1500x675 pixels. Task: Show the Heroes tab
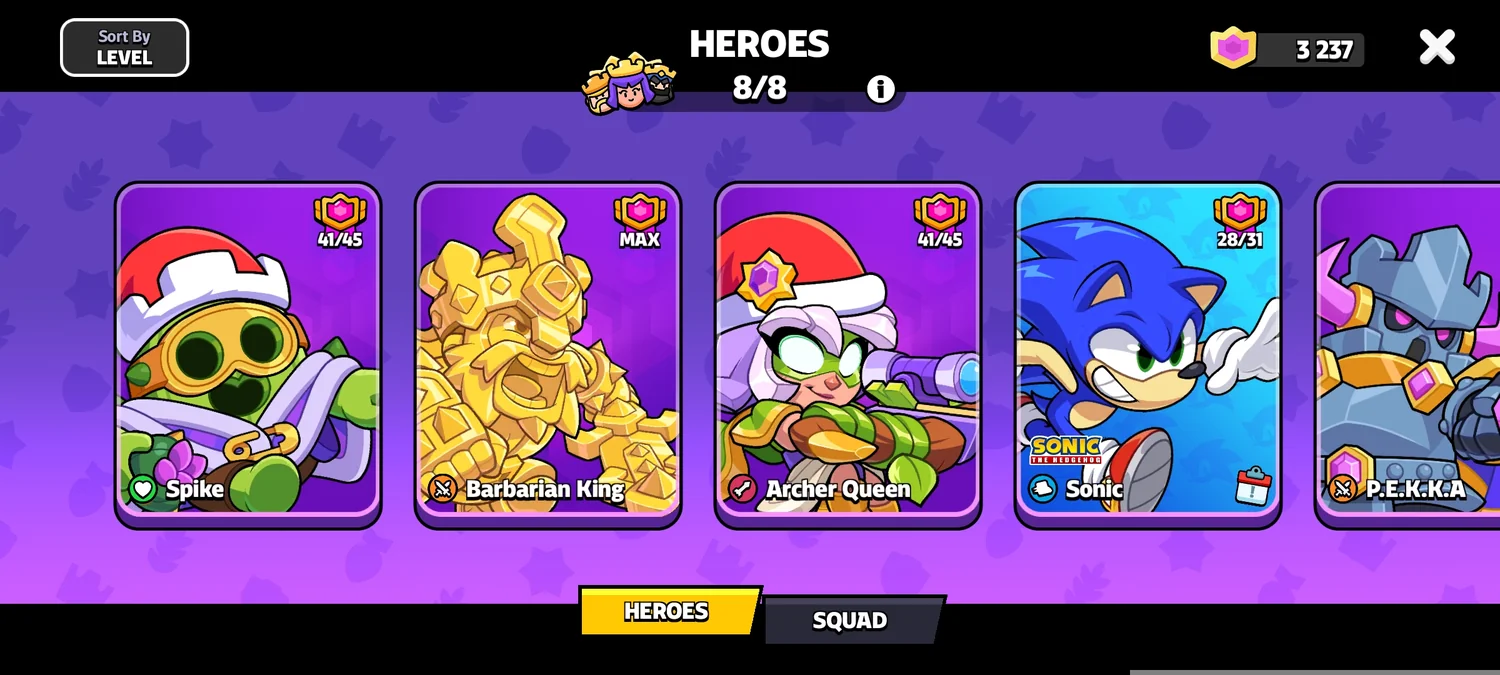[667, 611]
